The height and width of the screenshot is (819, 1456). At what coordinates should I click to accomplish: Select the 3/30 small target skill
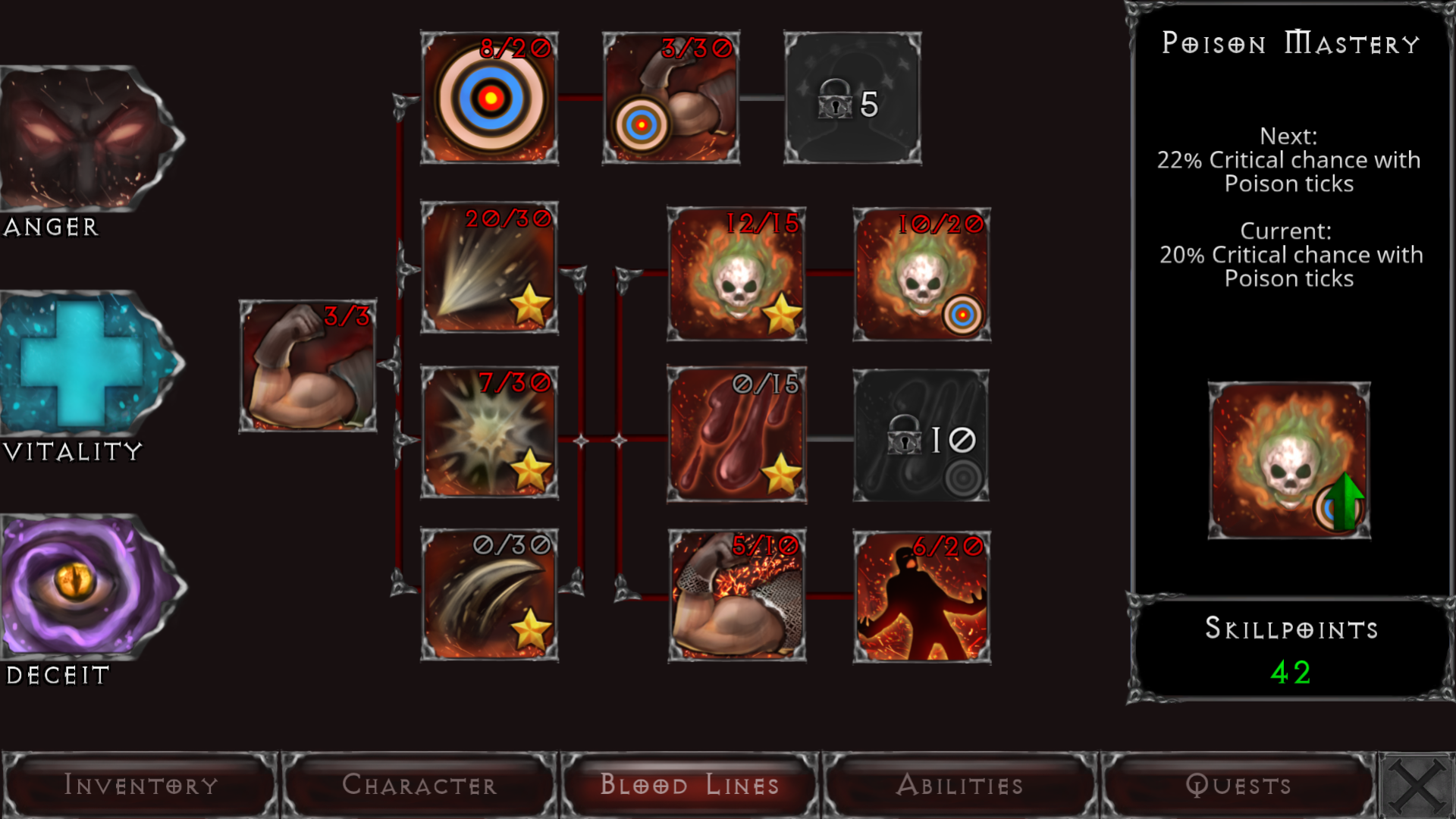(x=670, y=97)
